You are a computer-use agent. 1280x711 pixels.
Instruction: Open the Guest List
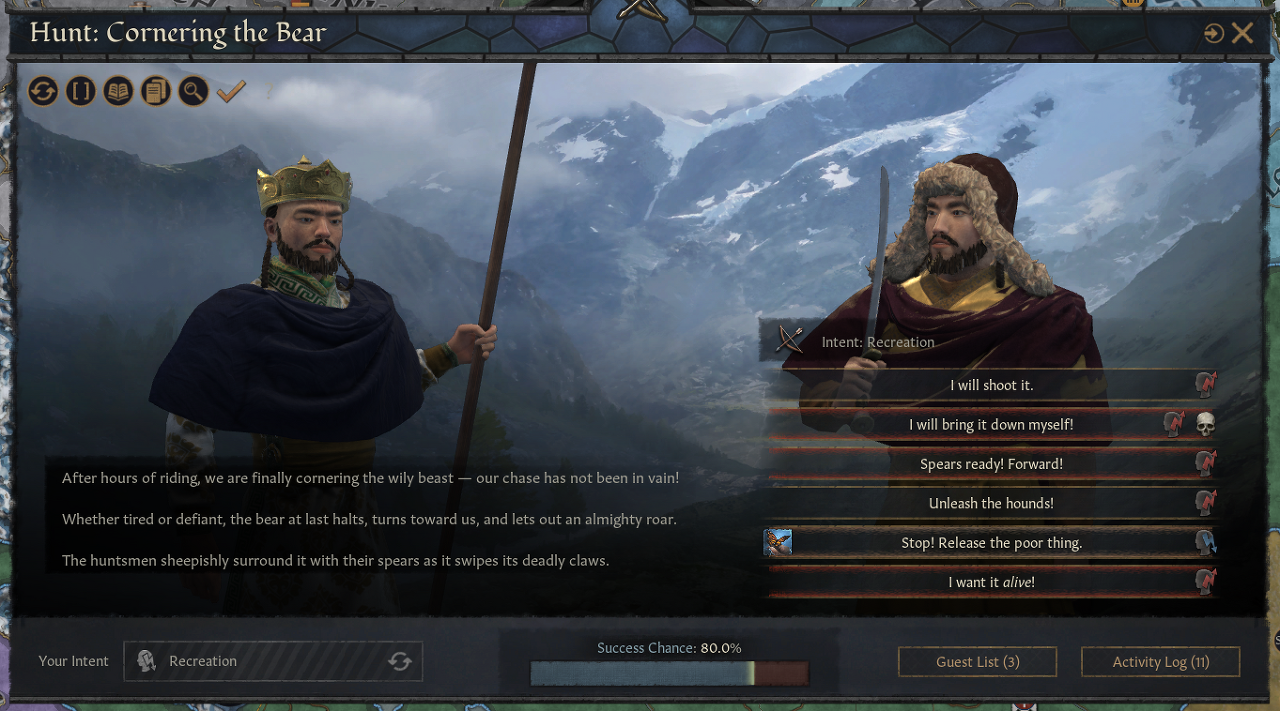click(977, 662)
